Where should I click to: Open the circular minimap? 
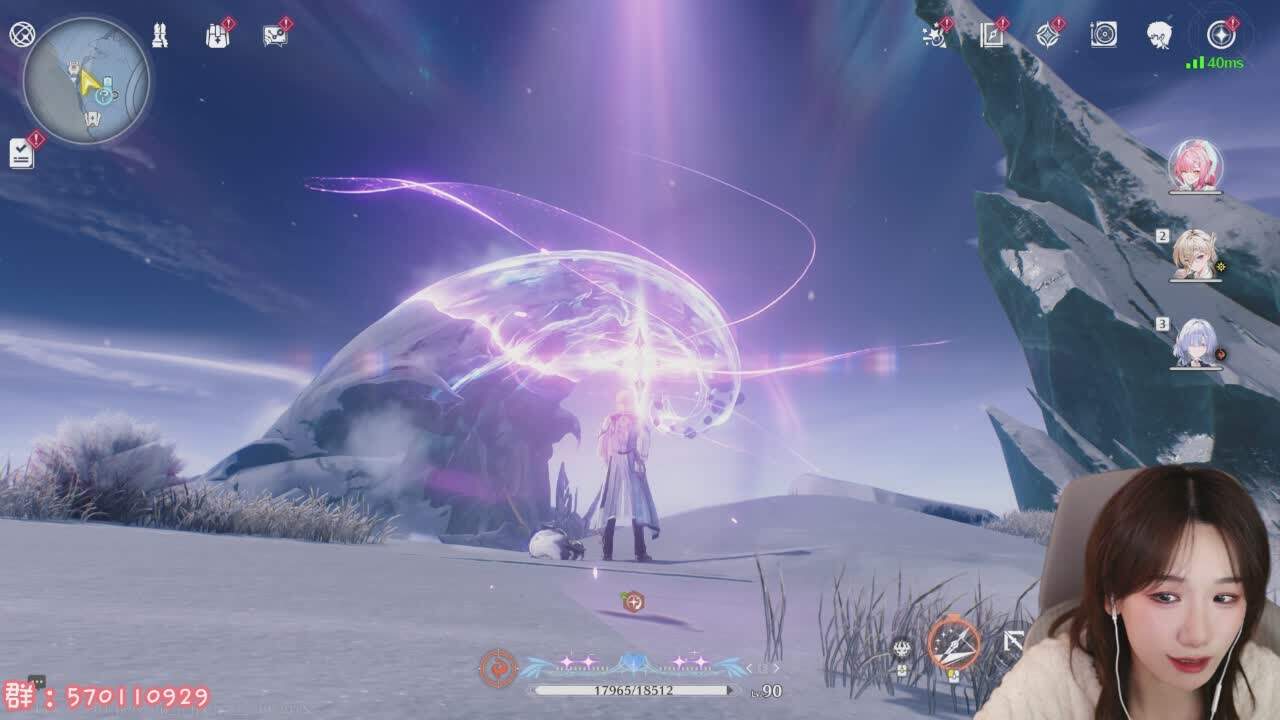pos(86,80)
